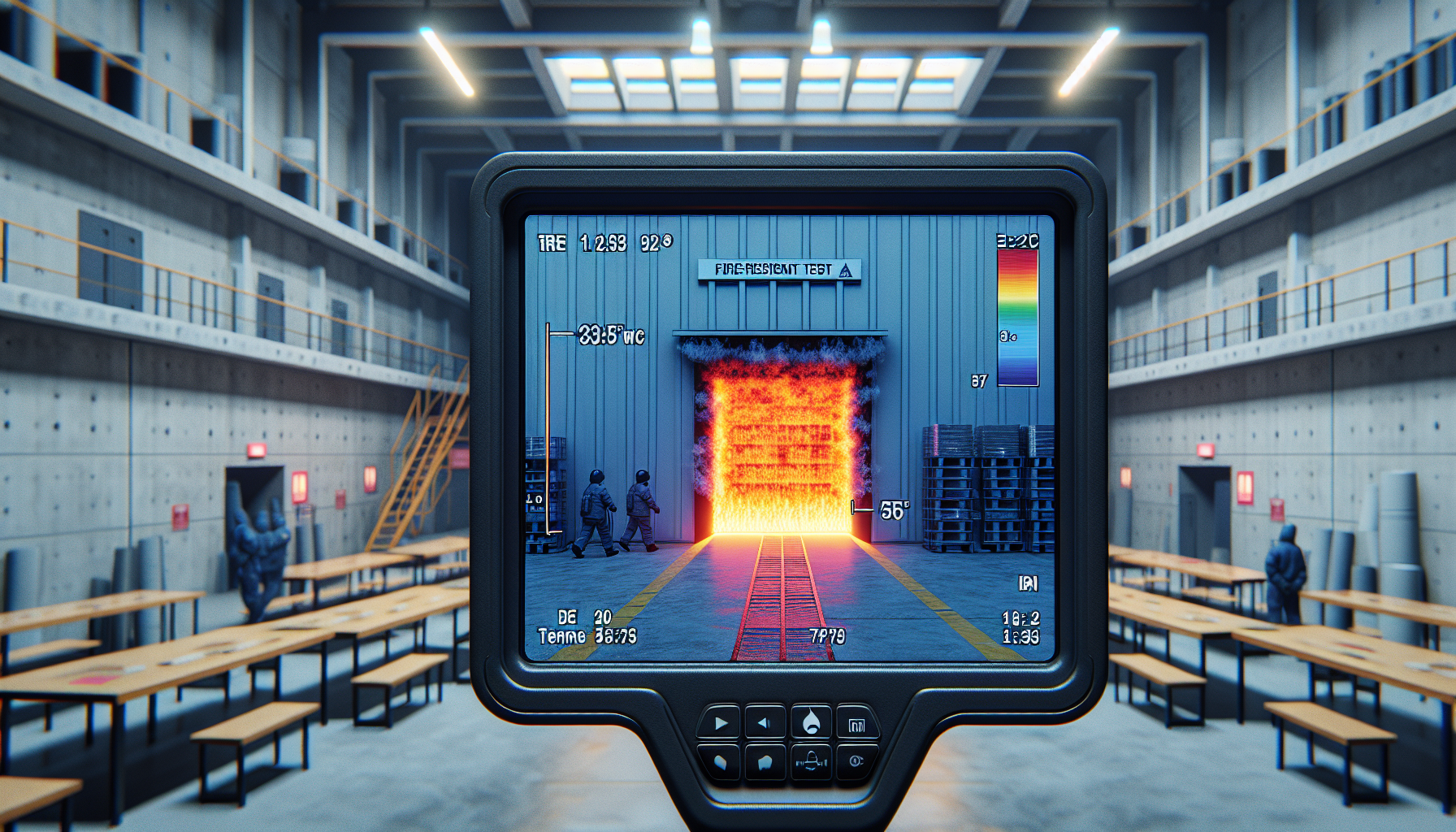Choose the helmet-shaped icon button
1456x832 pixels.
pyautogui.click(x=811, y=761)
